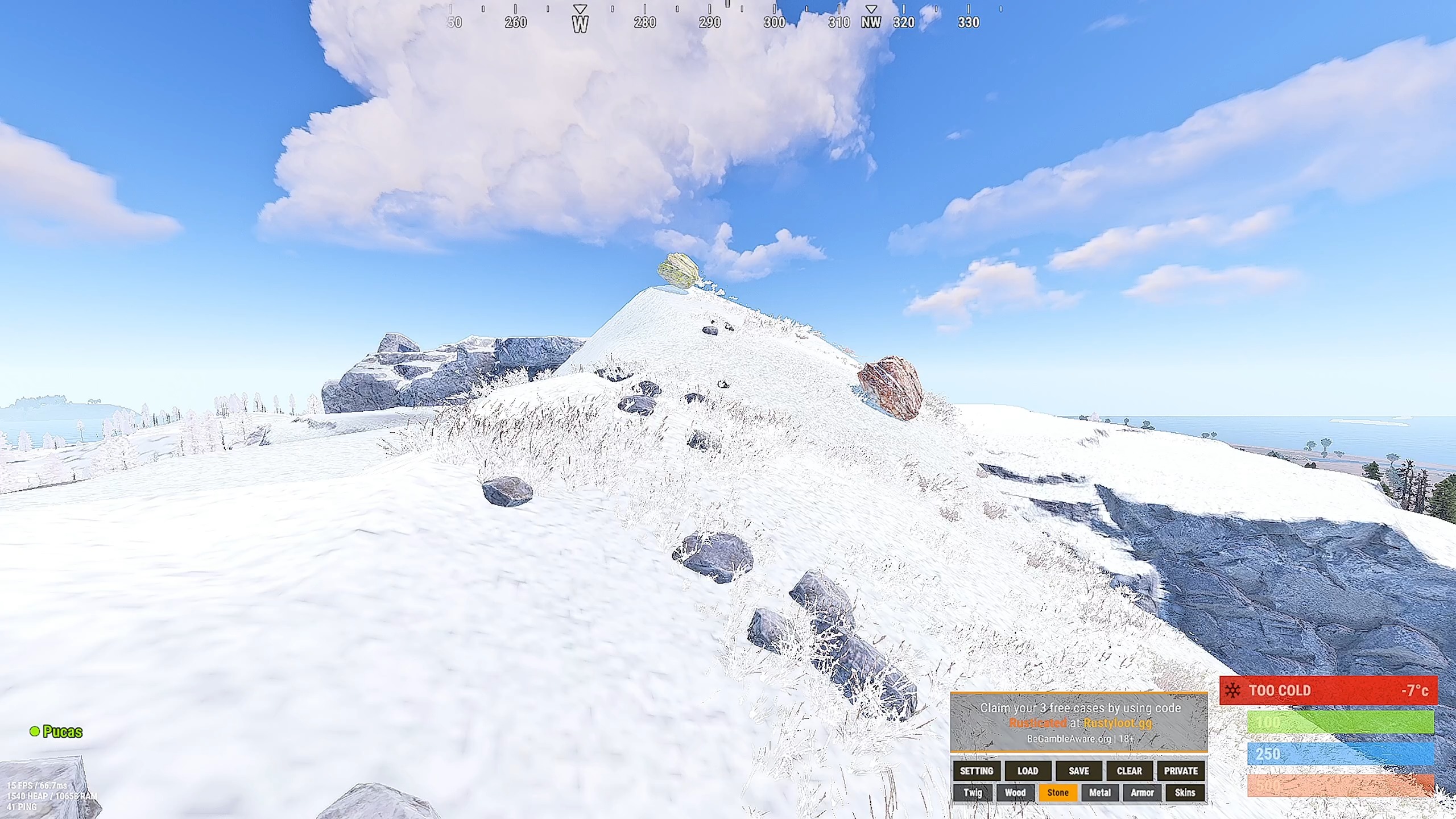Screen dimensions: 1456x819
Task: Click the Rustyloot.gg promo banner
Action: 1079,723
